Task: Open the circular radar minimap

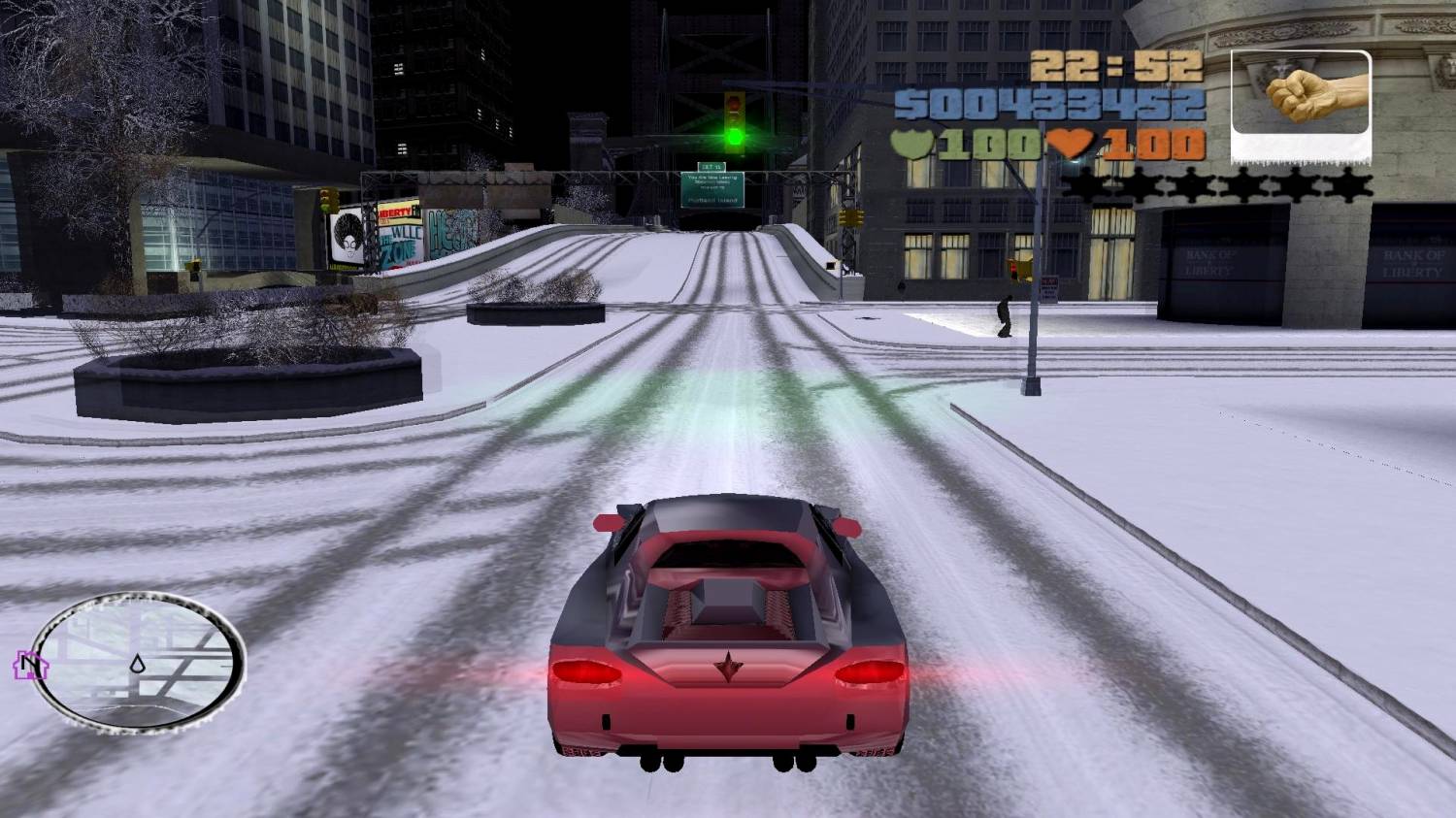Action: click(x=138, y=660)
